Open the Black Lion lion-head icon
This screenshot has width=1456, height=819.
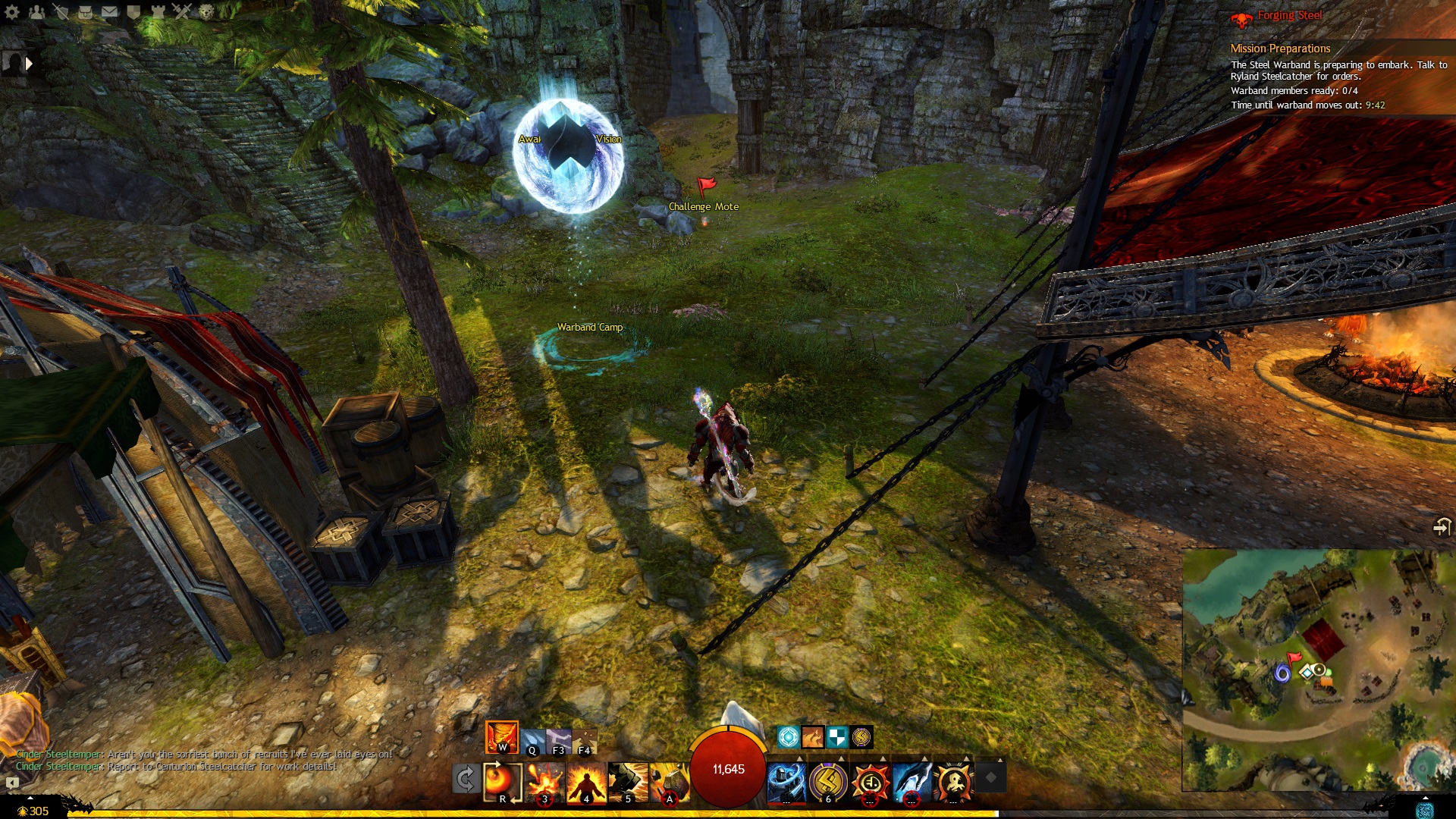206,11
